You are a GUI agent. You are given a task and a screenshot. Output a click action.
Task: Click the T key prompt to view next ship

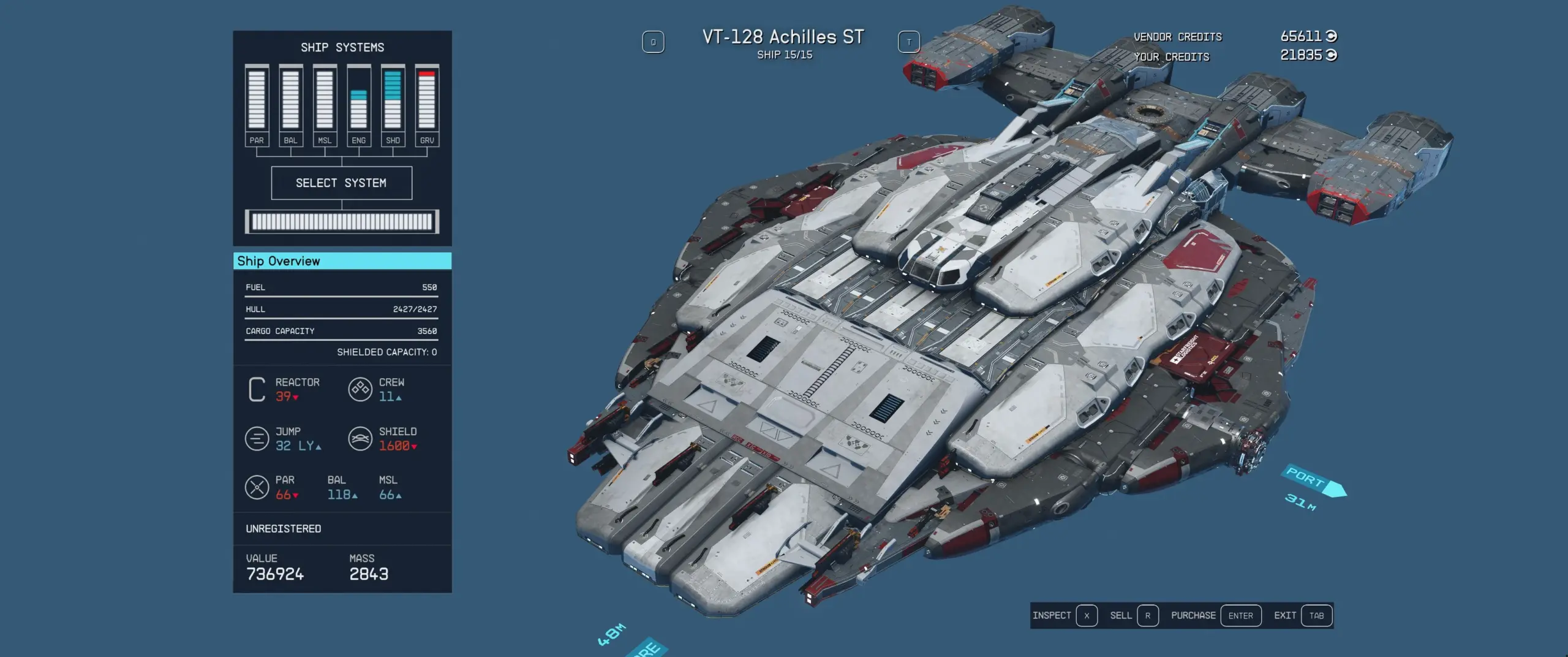pyautogui.click(x=909, y=41)
